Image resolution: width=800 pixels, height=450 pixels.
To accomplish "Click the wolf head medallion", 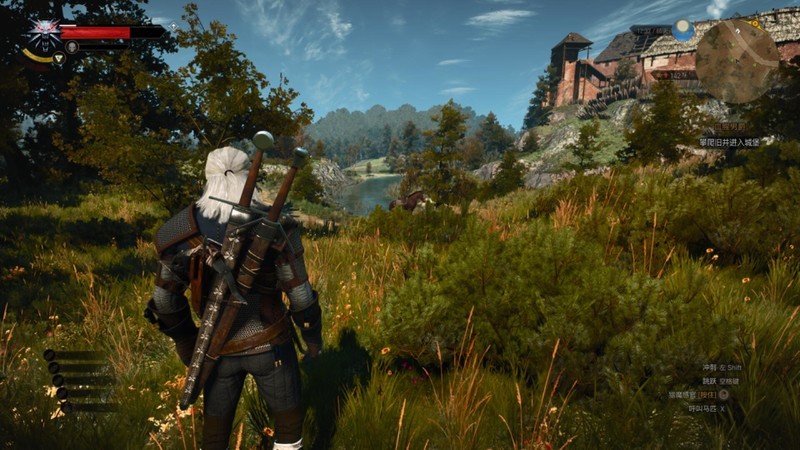I will (43, 31).
